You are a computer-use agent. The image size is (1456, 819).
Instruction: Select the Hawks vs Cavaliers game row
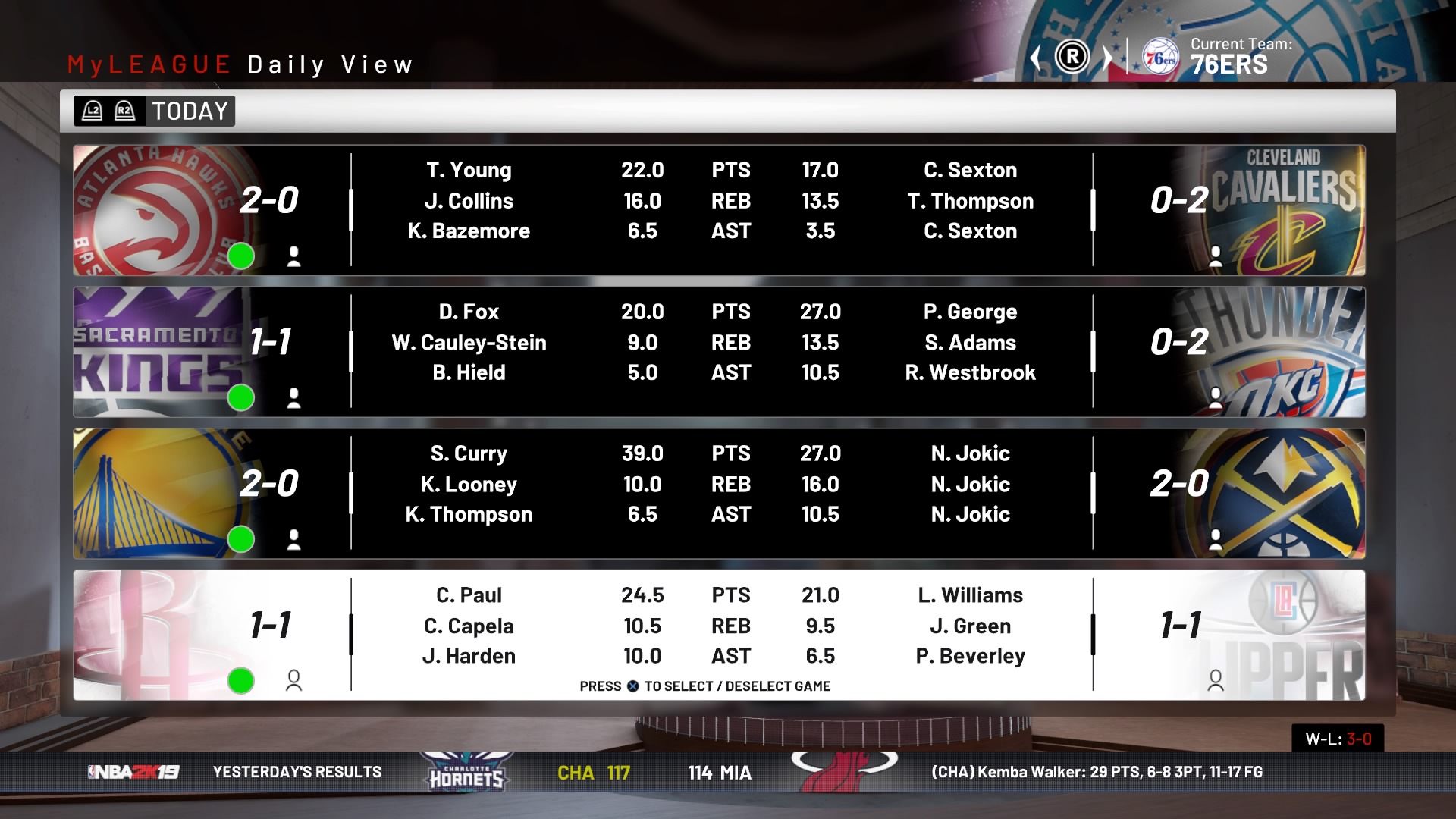(x=719, y=210)
